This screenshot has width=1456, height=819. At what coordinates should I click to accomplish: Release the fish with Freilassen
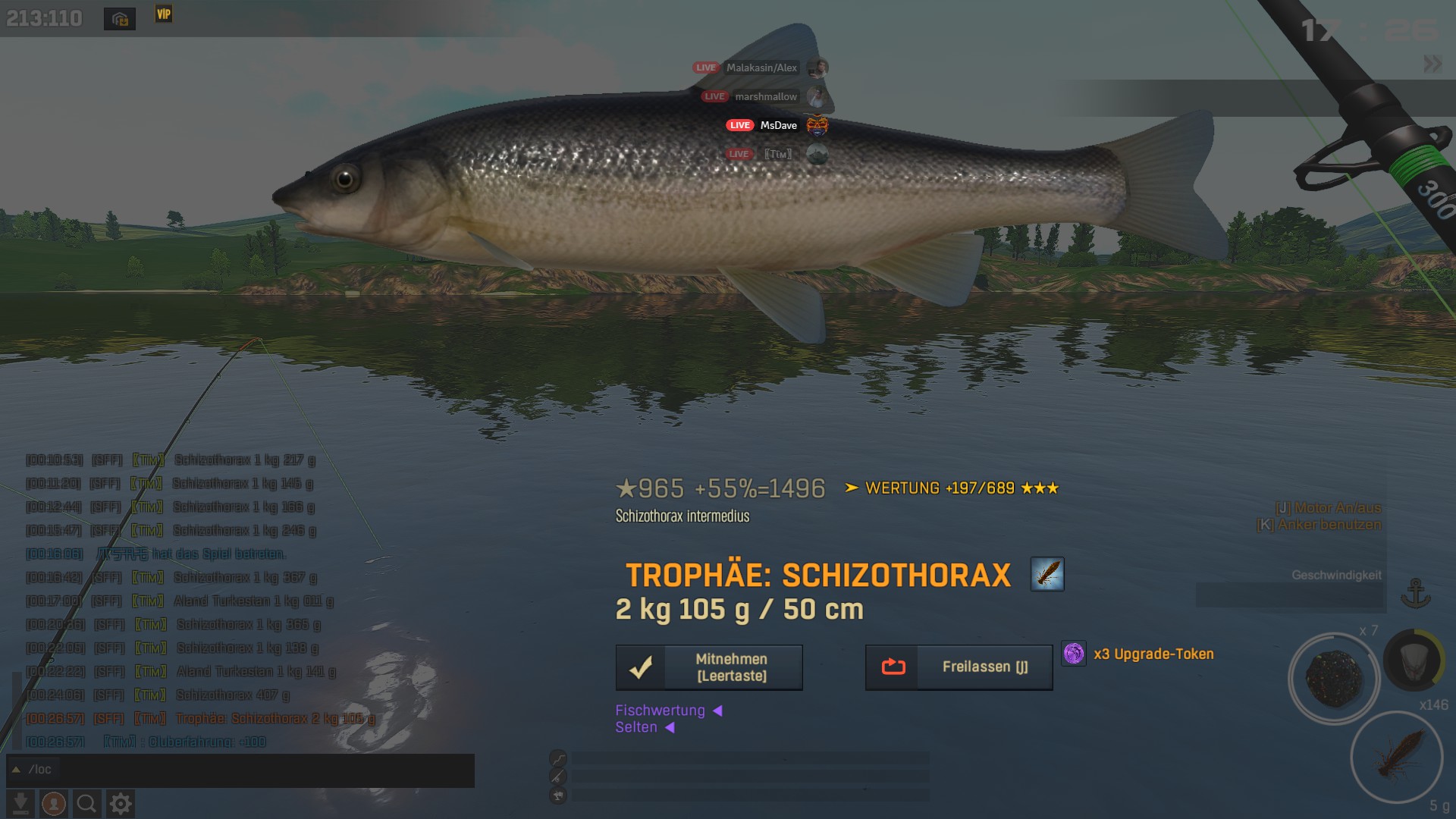click(959, 667)
